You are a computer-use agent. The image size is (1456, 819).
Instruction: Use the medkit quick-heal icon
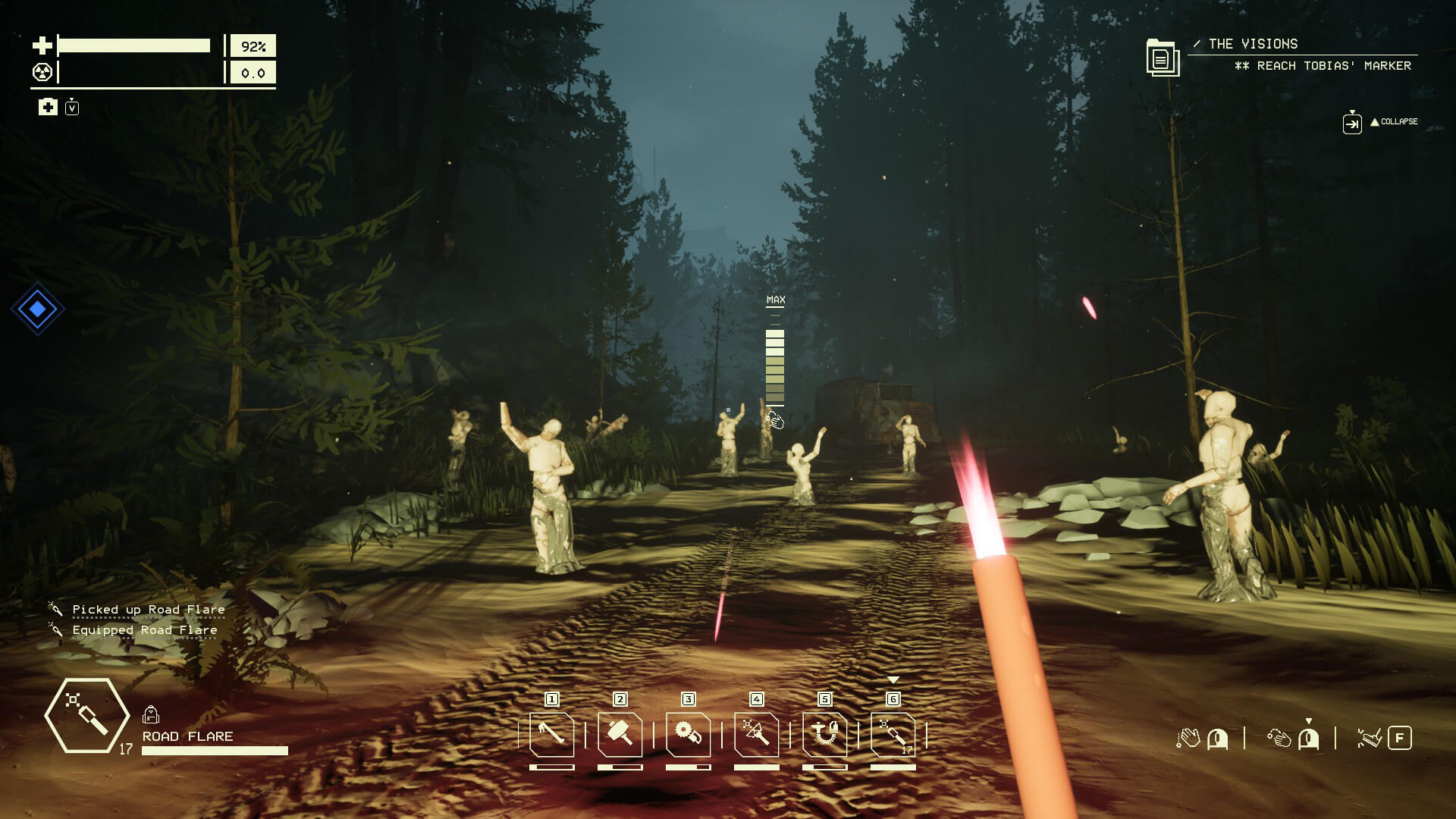tap(48, 107)
